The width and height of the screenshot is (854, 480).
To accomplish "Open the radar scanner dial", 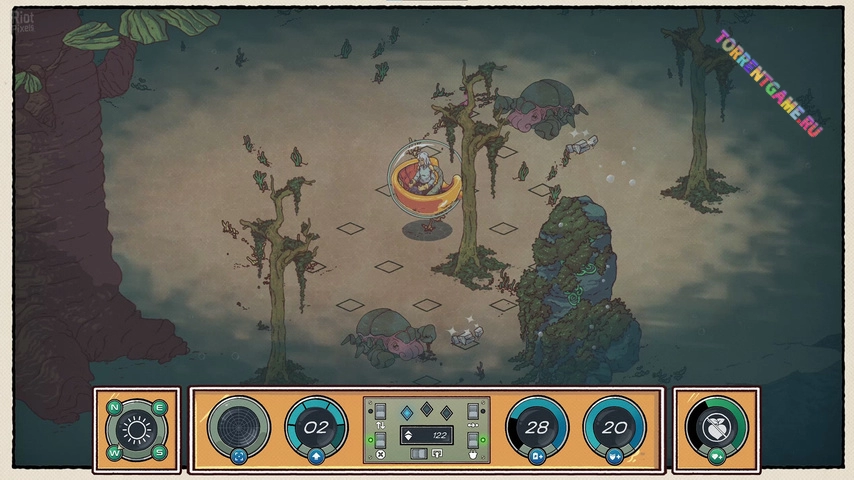I will [238, 424].
